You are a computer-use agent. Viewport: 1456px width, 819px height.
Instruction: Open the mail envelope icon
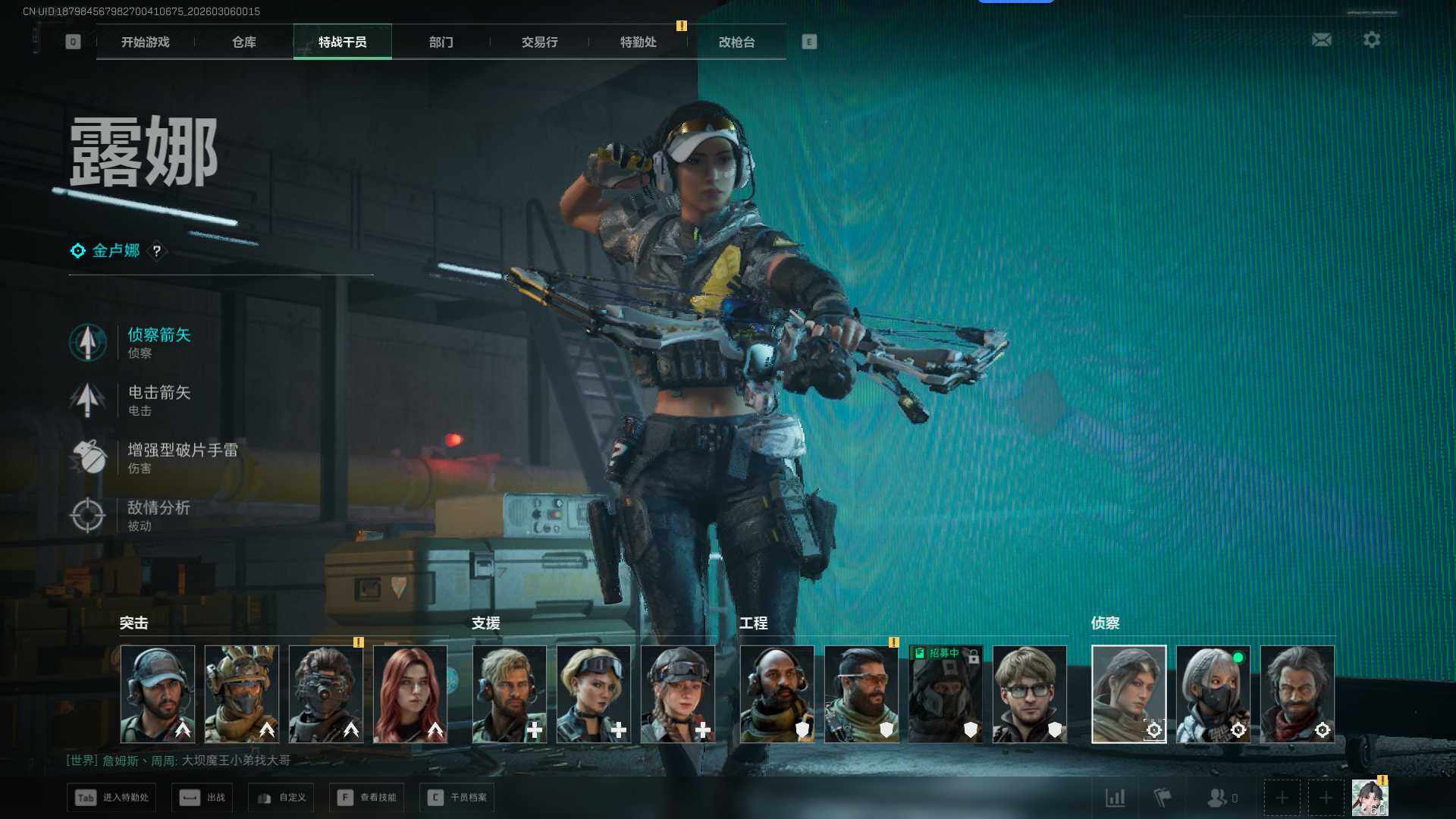click(1322, 39)
